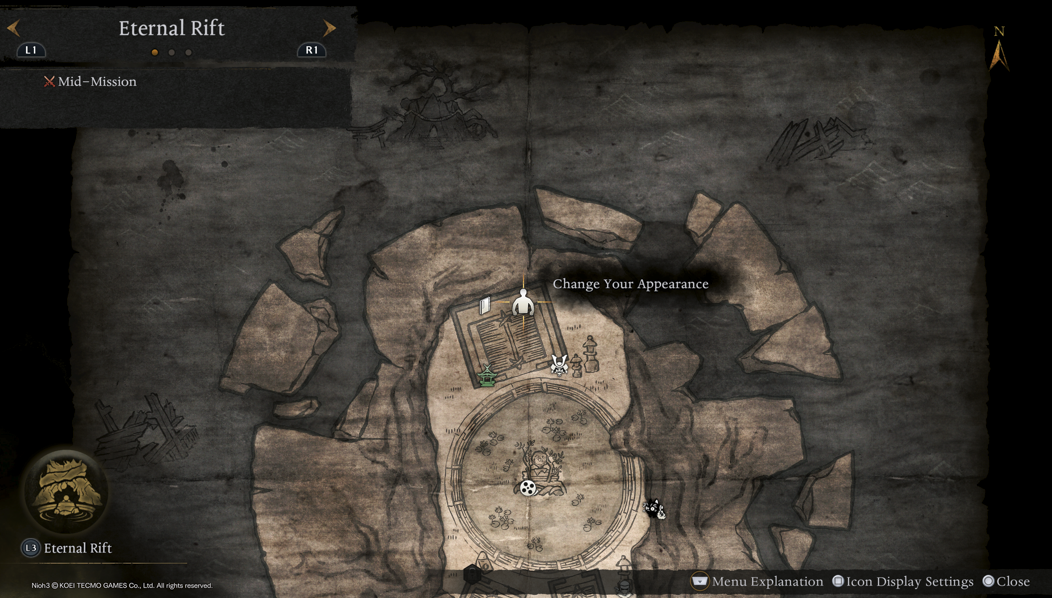Choose the samurai helmet map marker
Image resolution: width=1052 pixels, height=598 pixels.
point(559,365)
